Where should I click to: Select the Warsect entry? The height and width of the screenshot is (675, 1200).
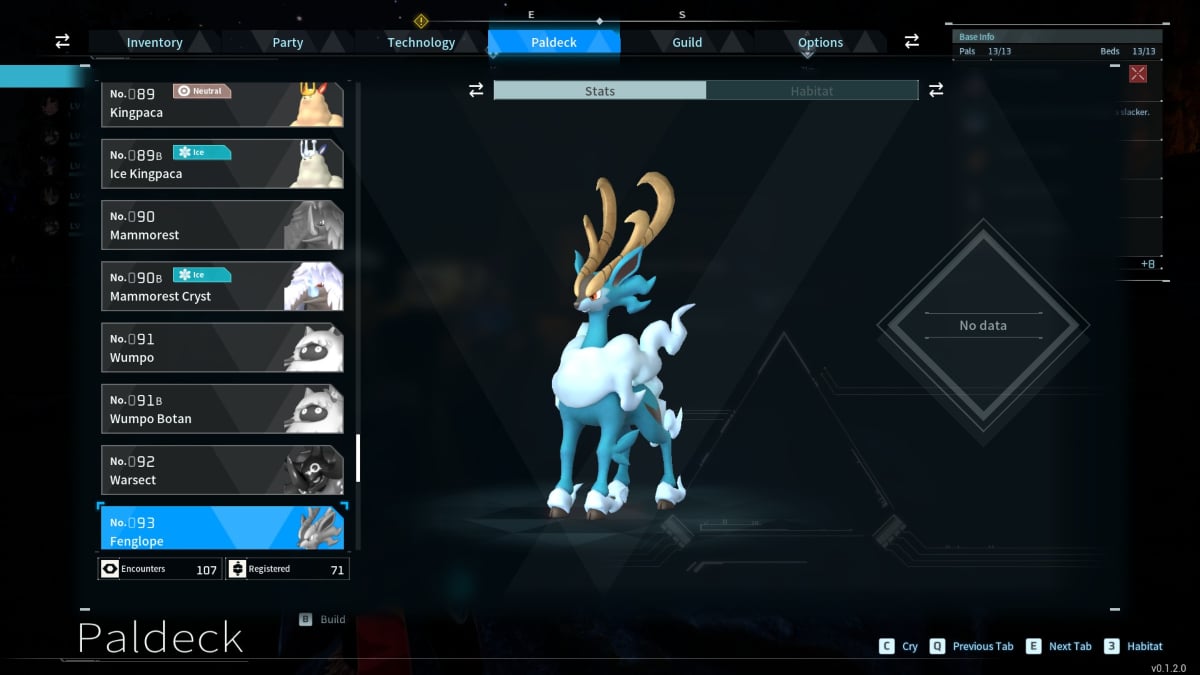[222, 469]
